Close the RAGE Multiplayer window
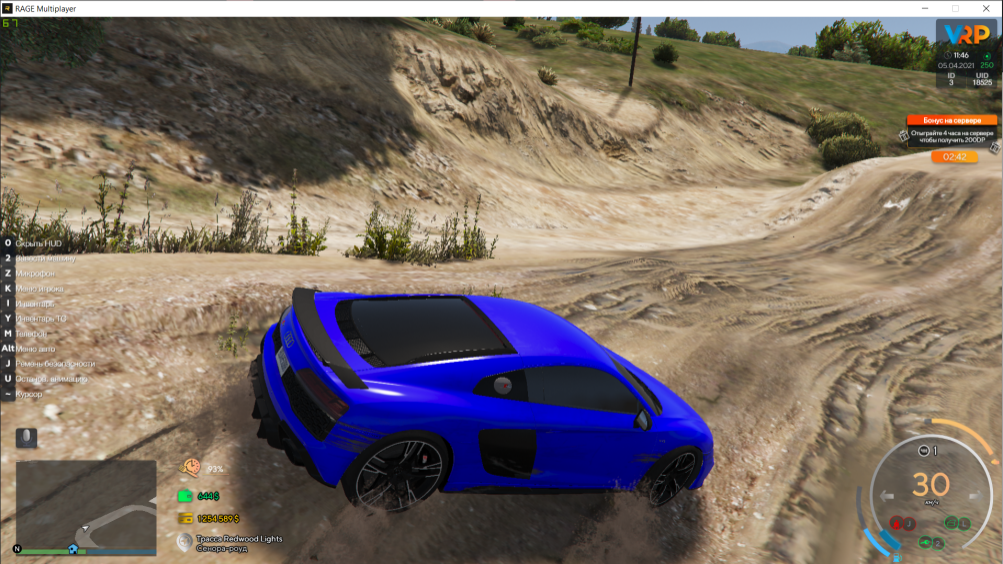The width and height of the screenshot is (1003, 564). [986, 8]
